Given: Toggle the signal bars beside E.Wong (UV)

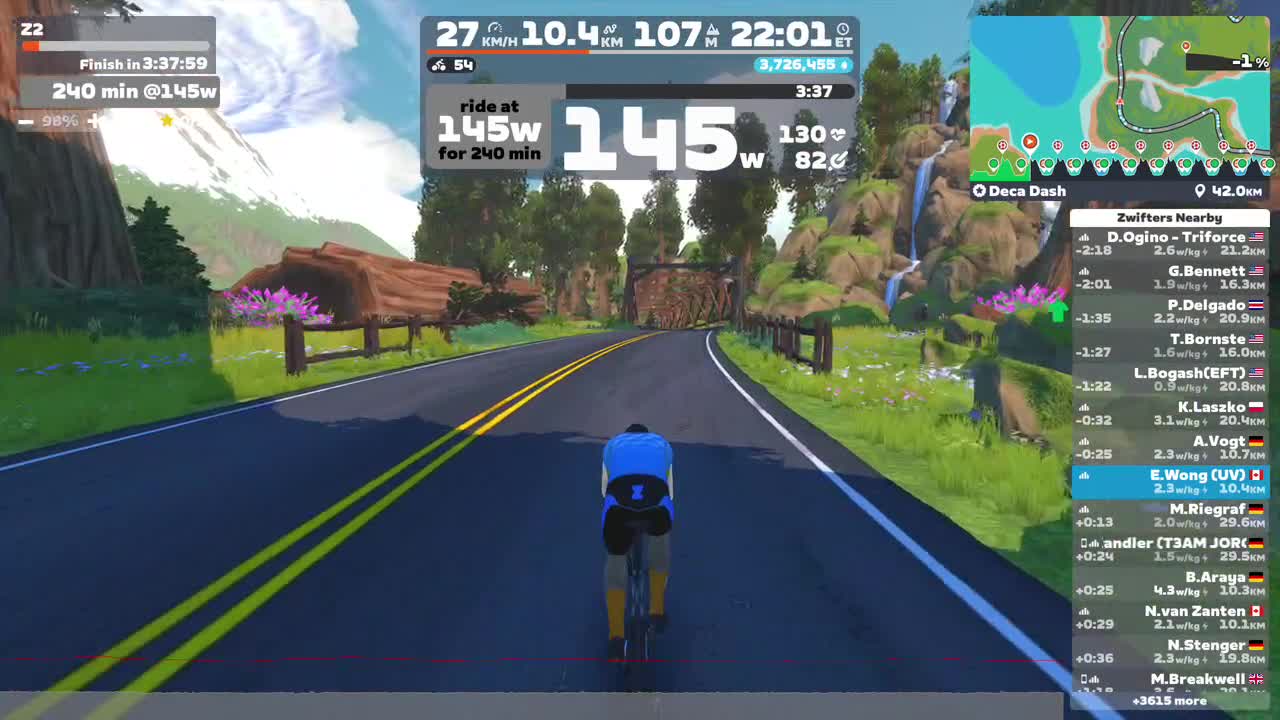Looking at the screenshot, I should pyautogui.click(x=1083, y=474).
